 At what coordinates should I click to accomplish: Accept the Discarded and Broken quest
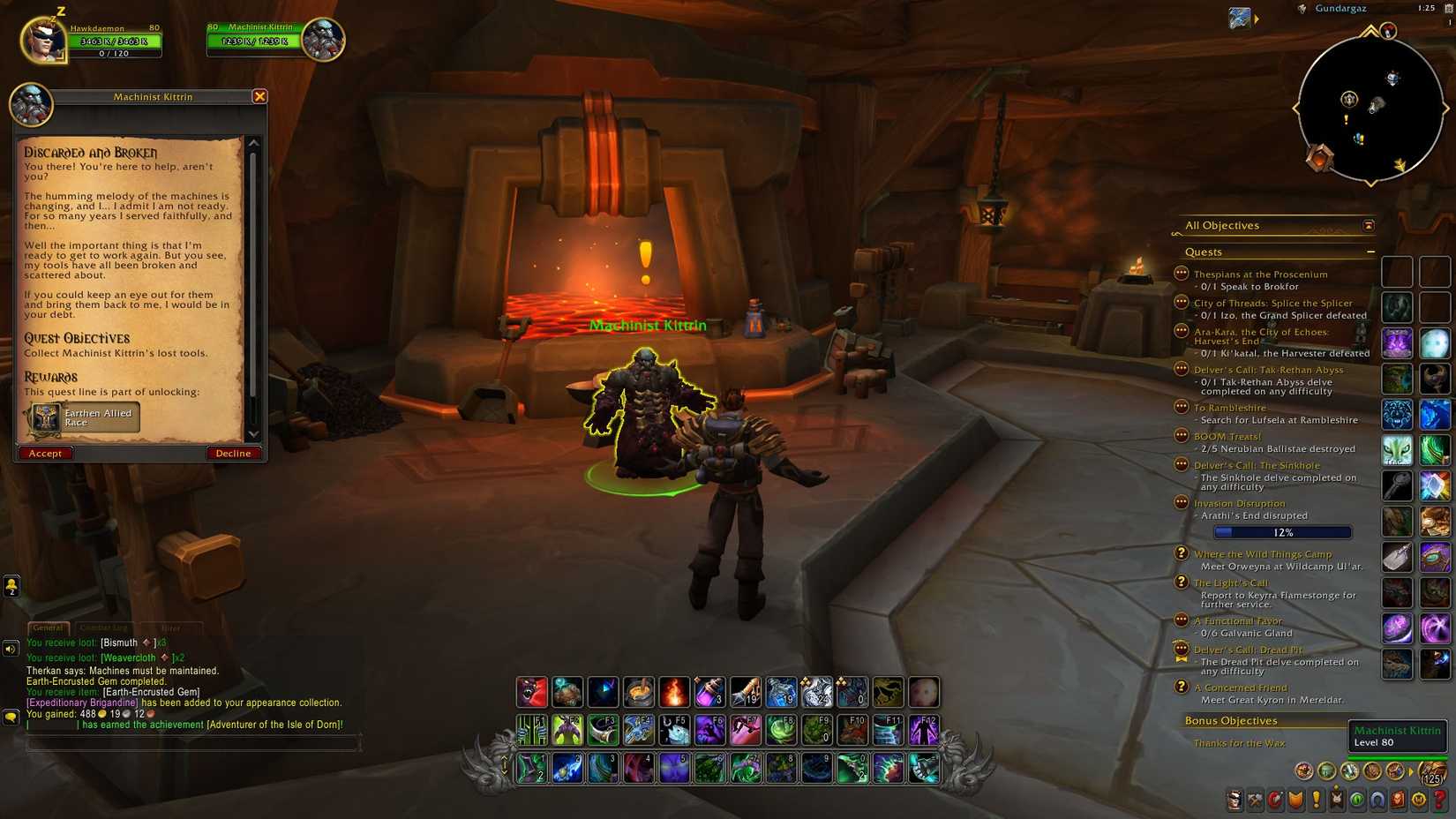[45, 453]
